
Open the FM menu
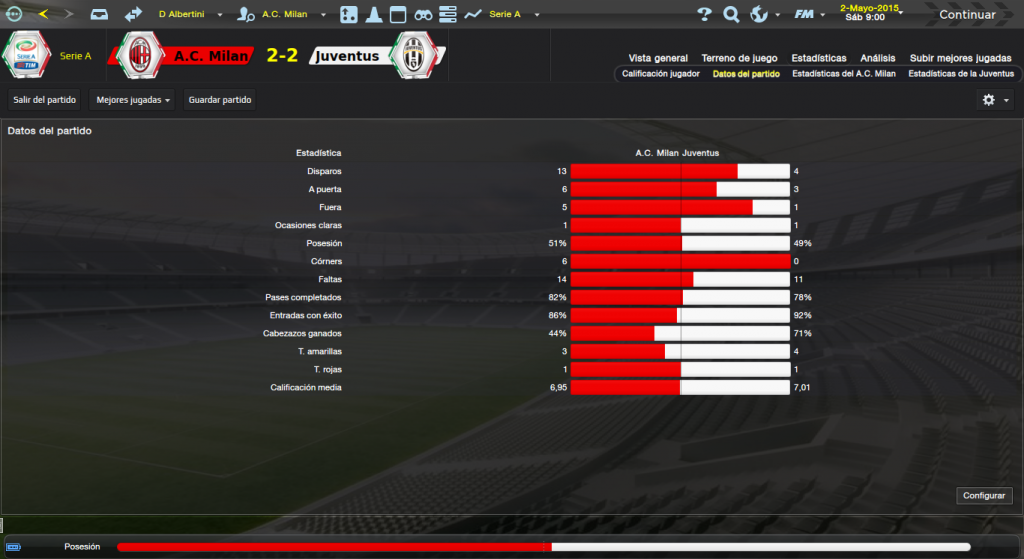click(x=807, y=15)
